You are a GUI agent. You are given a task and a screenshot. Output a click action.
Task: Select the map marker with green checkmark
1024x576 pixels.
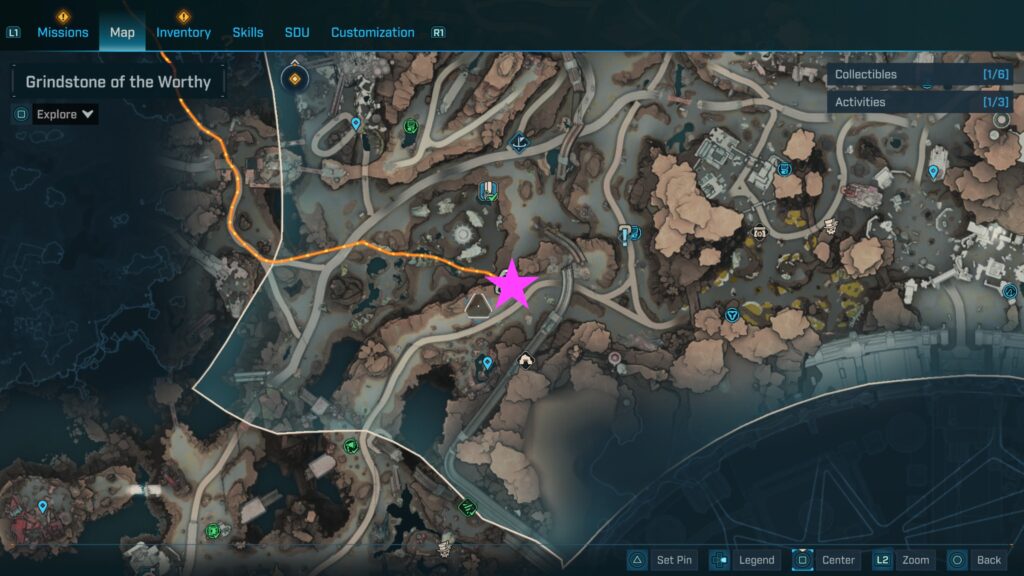(x=488, y=191)
